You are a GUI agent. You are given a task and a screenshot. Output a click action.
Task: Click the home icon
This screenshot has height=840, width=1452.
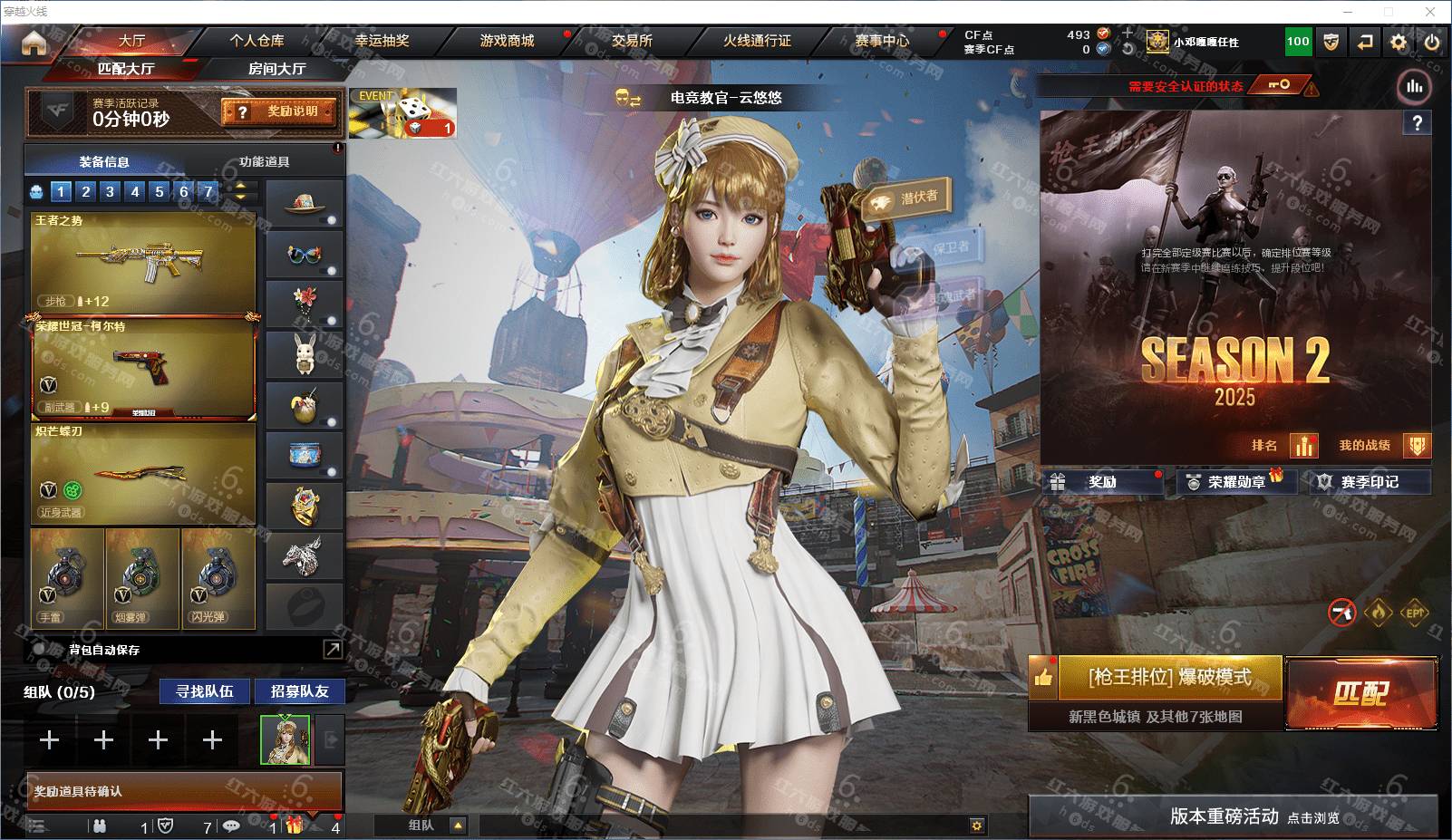34,43
